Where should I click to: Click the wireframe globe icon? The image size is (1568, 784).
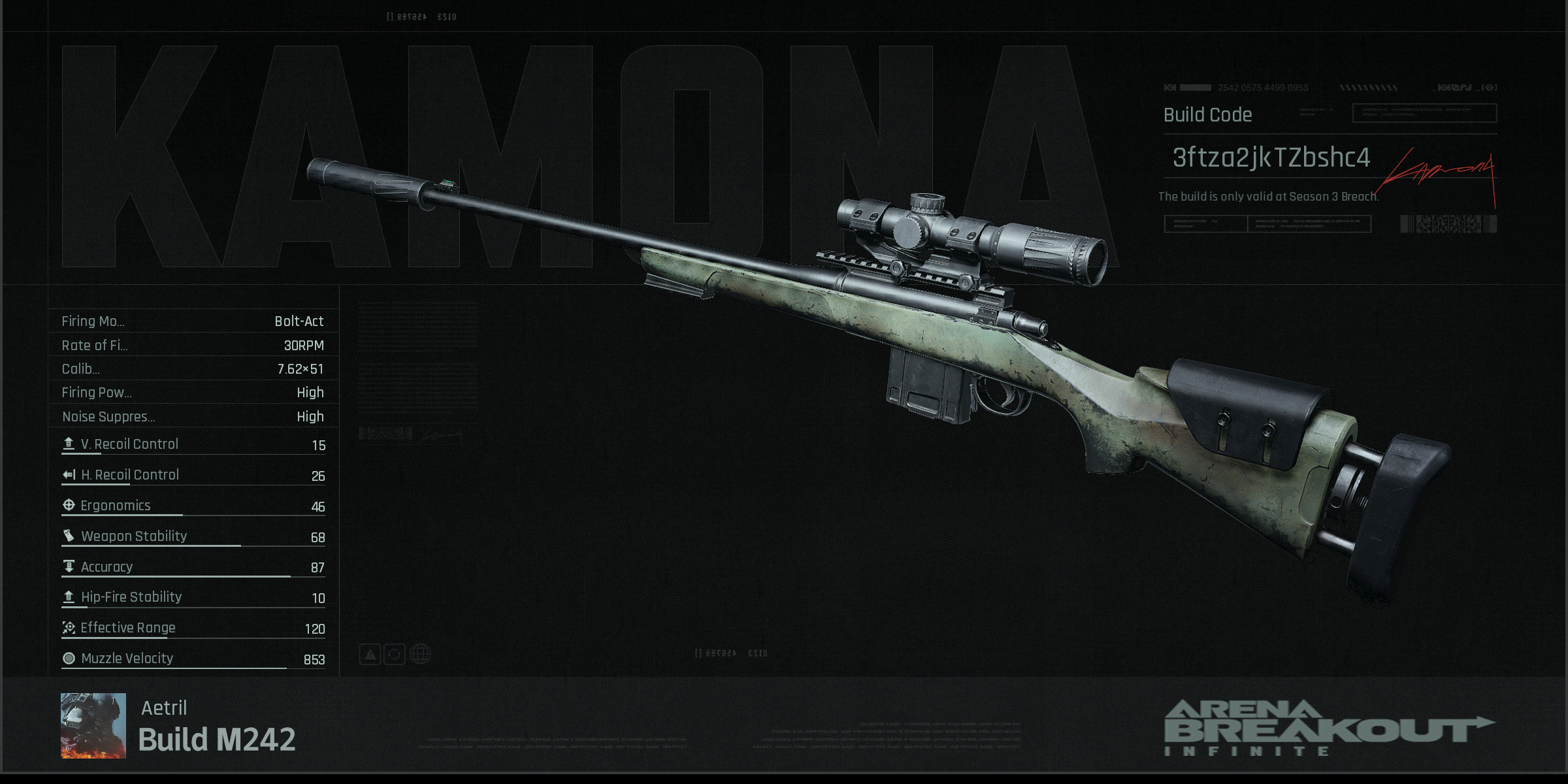point(420,654)
